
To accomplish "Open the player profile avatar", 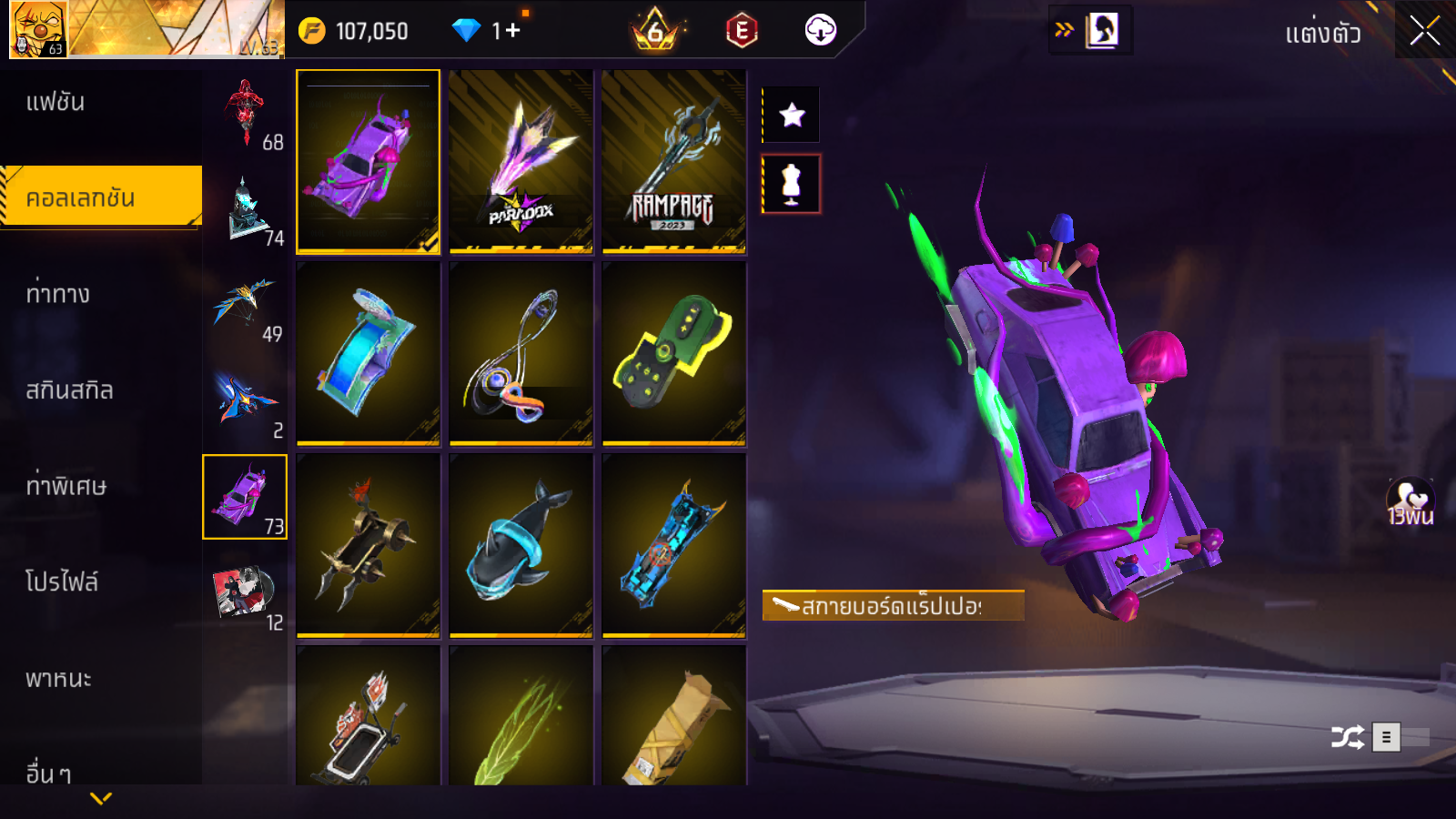I will tap(38, 29).
